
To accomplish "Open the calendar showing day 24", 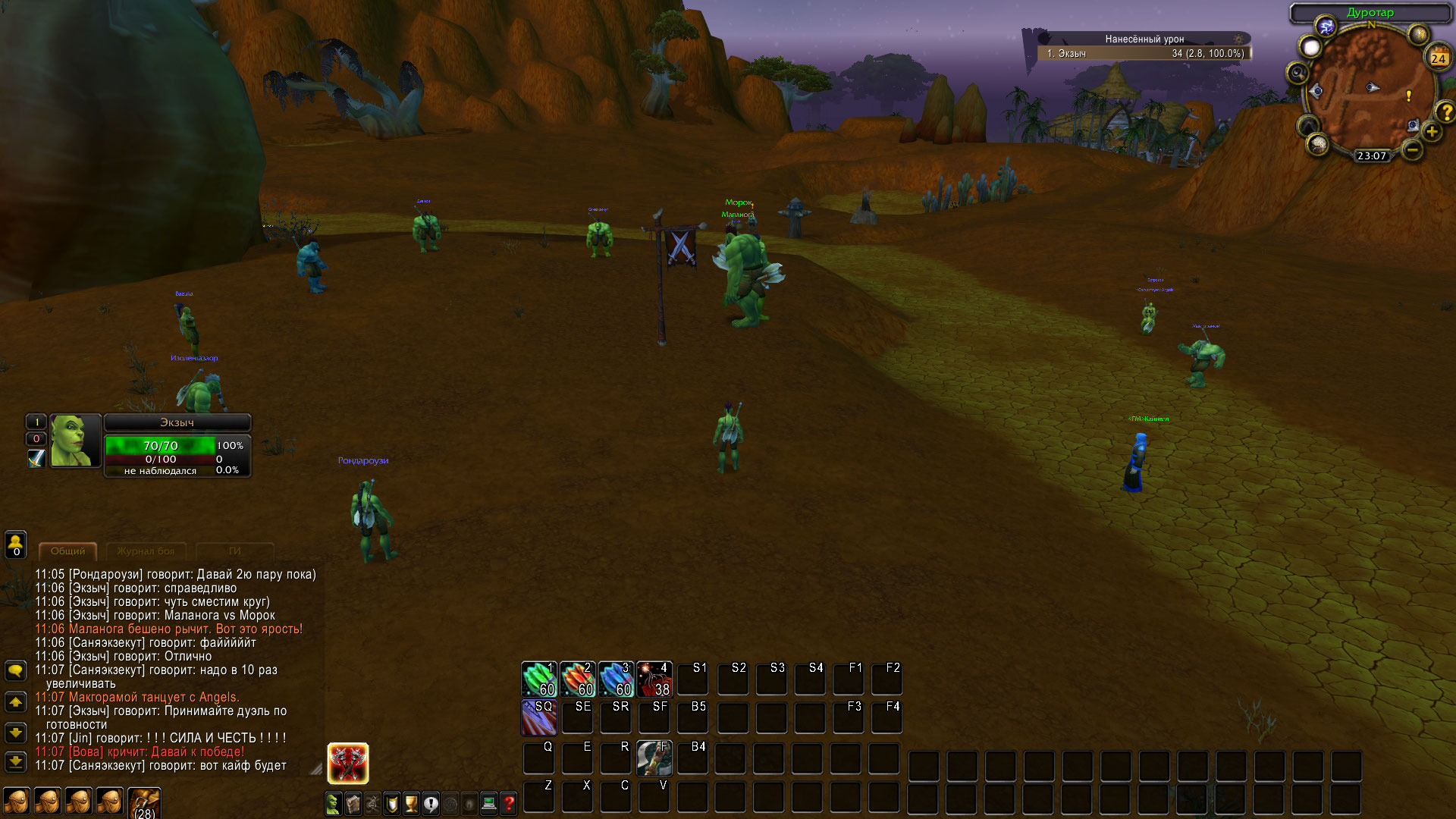I will point(1438,58).
